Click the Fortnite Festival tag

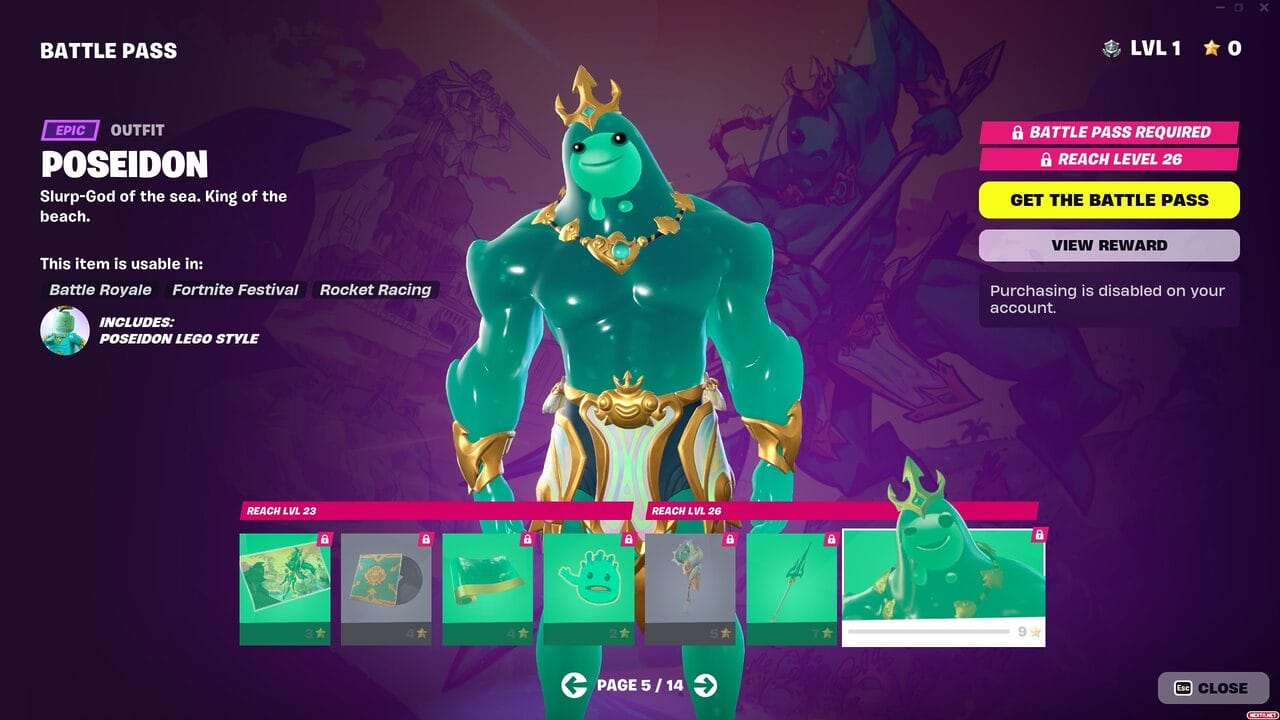pos(234,289)
